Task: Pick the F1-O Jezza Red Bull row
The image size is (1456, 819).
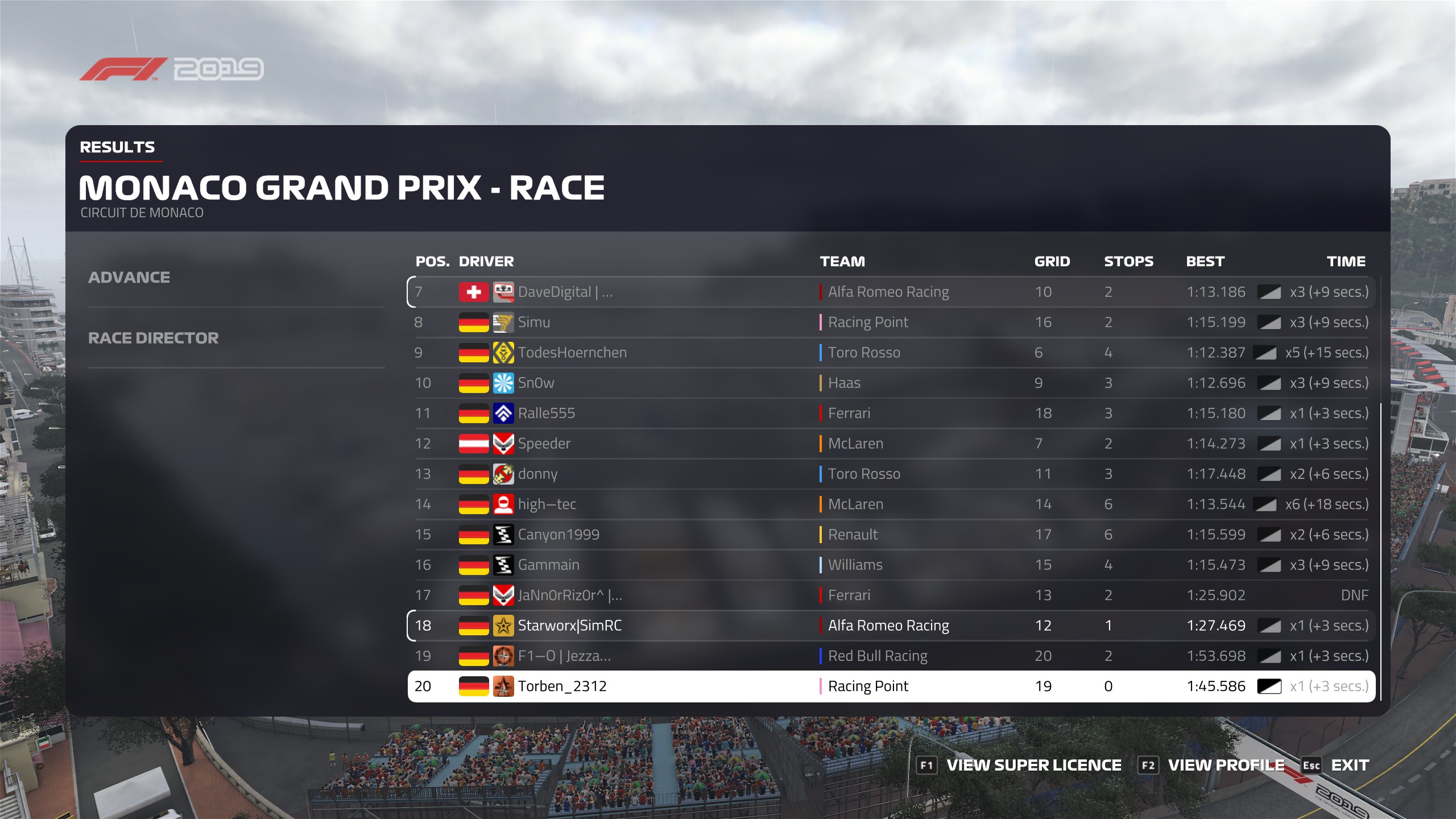Action: pyautogui.click(x=891, y=656)
